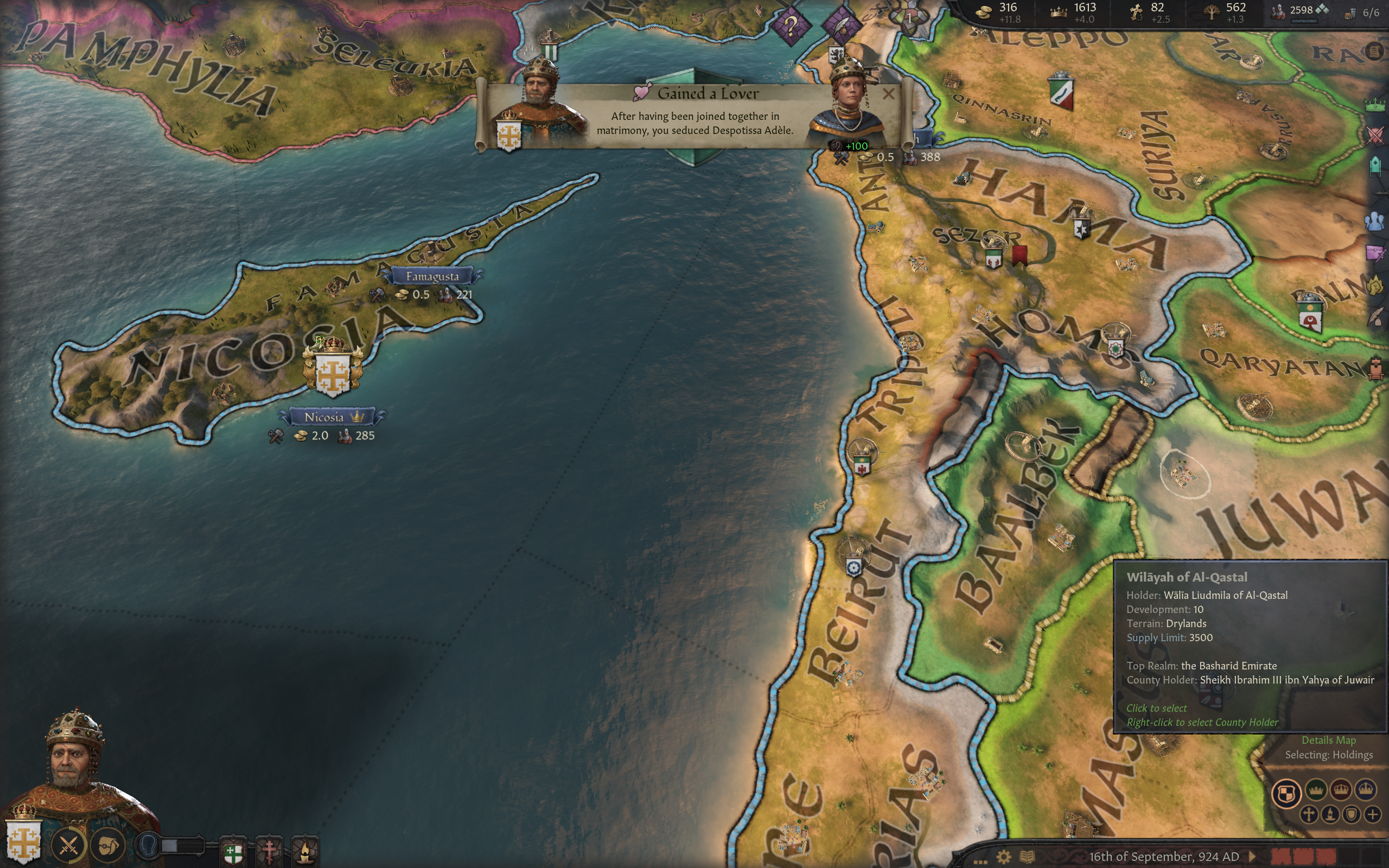Open the encyclopedia book icon
The width and height of the screenshot is (1389, 868).
[1027, 857]
